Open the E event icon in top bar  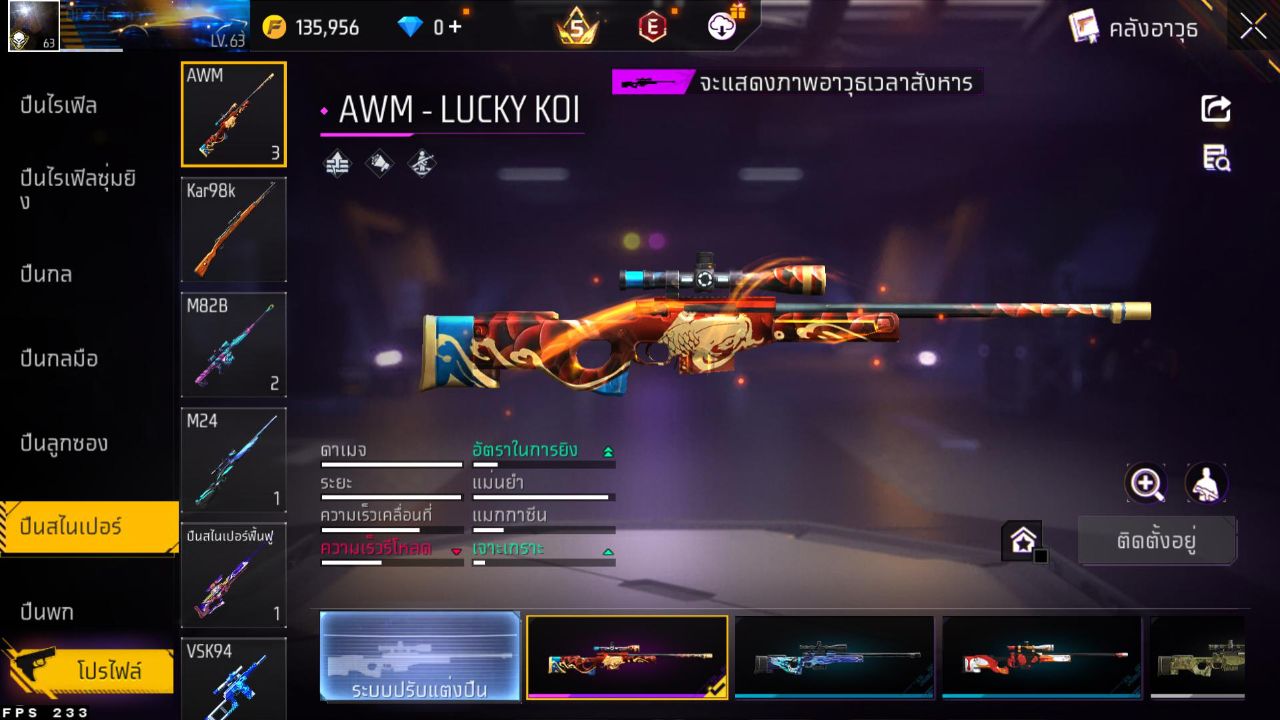650,27
